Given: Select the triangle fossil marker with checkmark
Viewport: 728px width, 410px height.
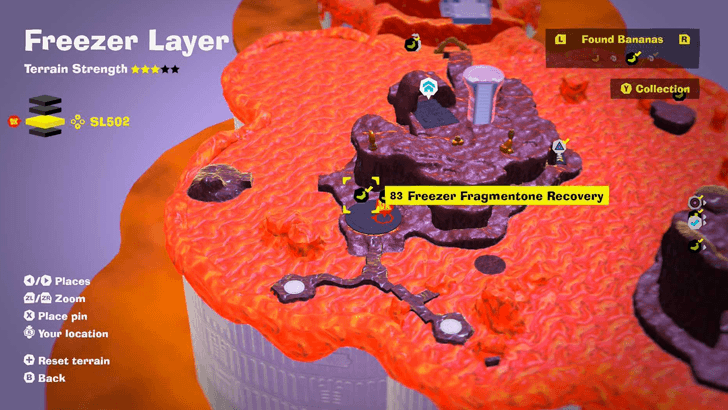Looking at the screenshot, I should (x=559, y=149).
